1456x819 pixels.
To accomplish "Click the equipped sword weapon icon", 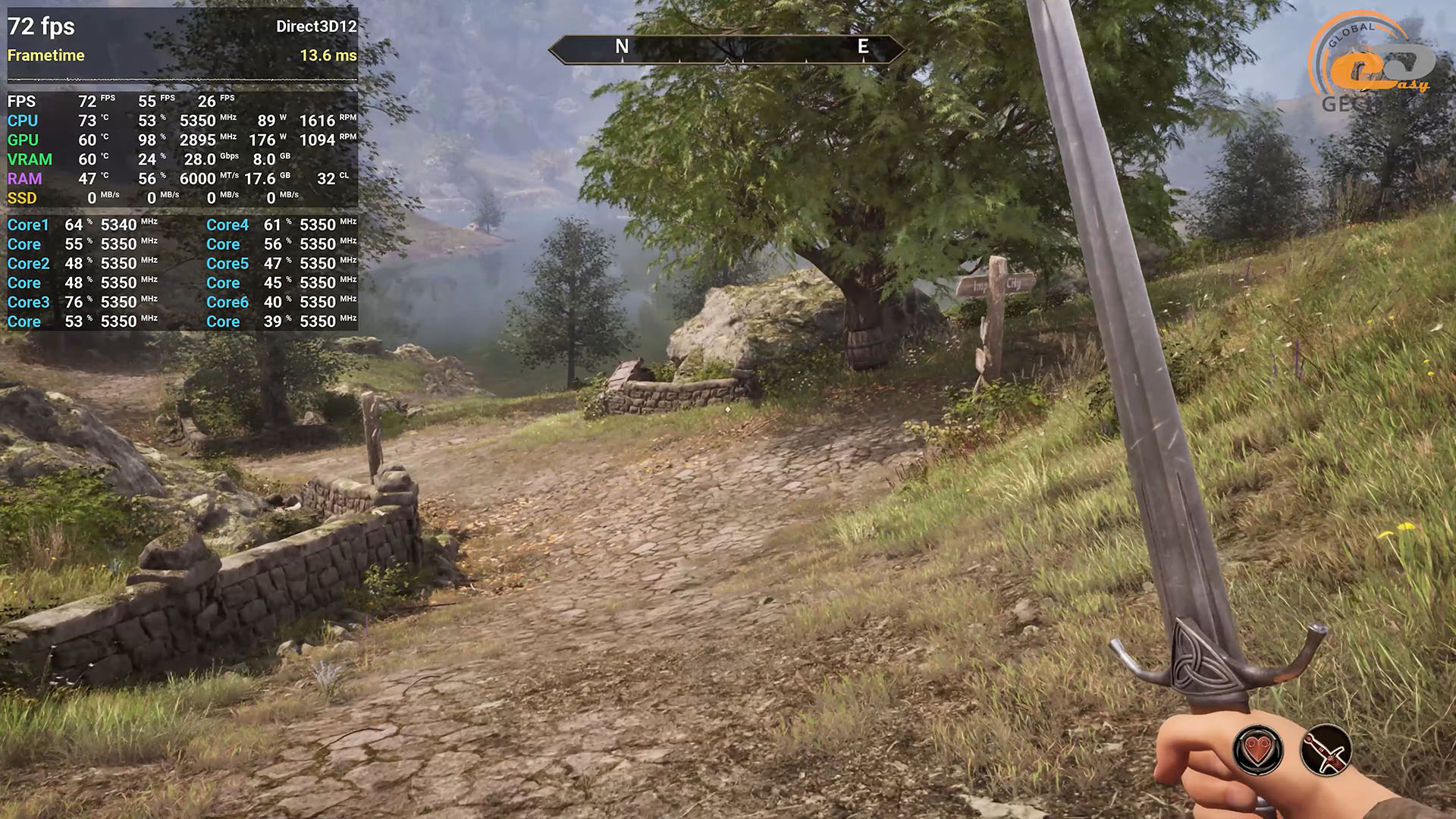I will pos(1326,751).
